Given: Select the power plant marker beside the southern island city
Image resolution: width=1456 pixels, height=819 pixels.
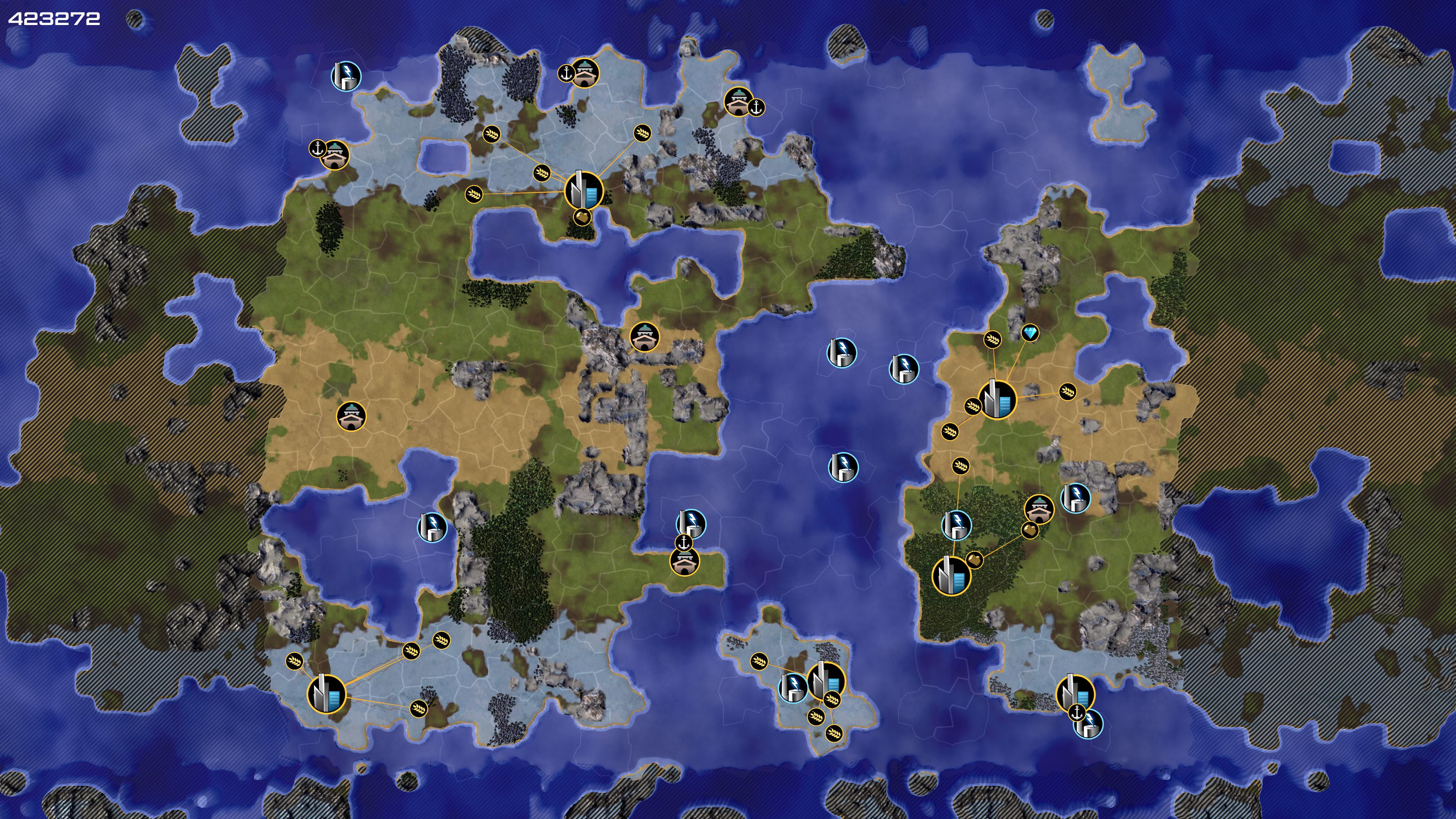Looking at the screenshot, I should 794,687.
